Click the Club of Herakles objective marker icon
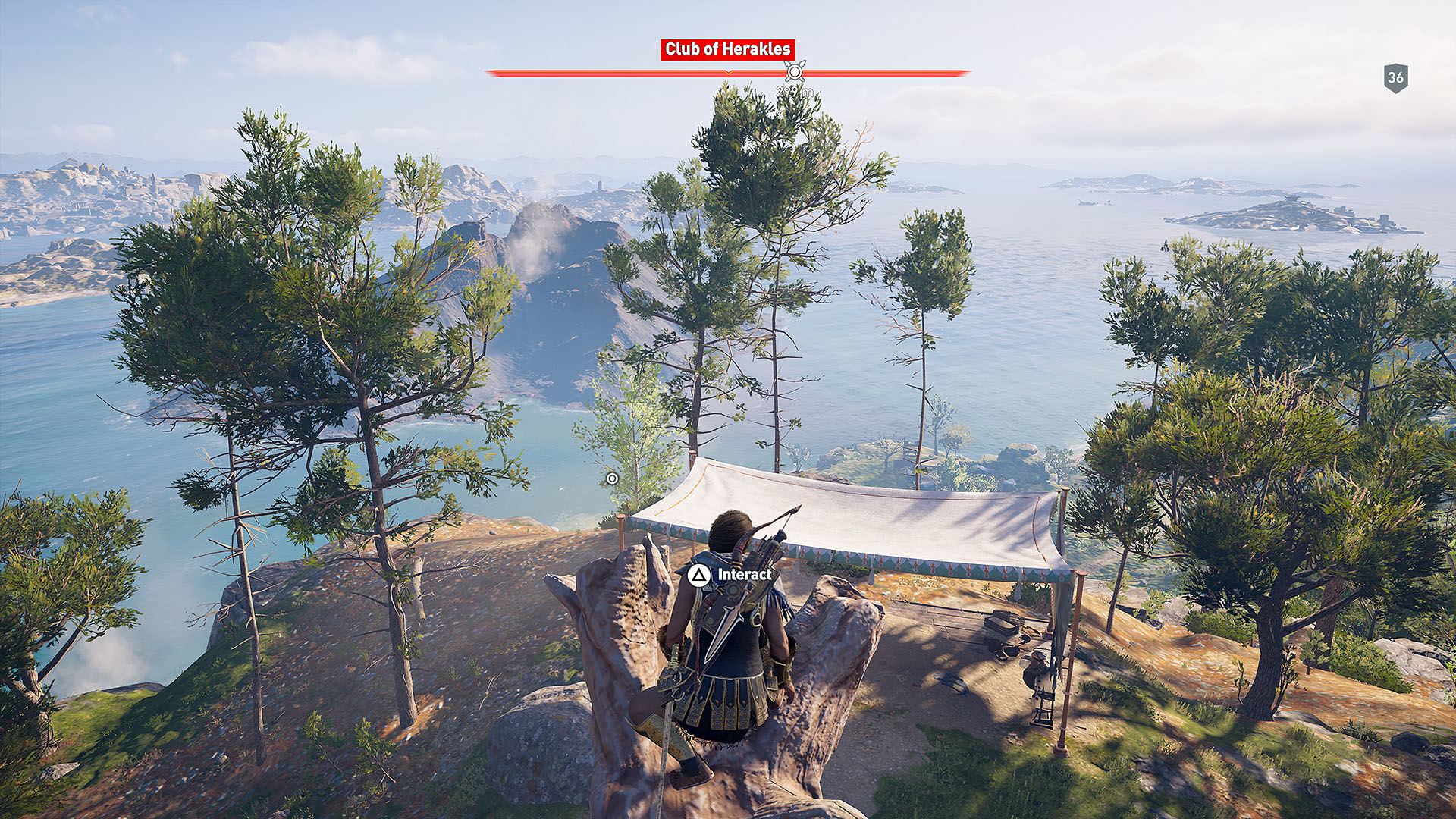The width and height of the screenshot is (1456, 819). point(795,72)
